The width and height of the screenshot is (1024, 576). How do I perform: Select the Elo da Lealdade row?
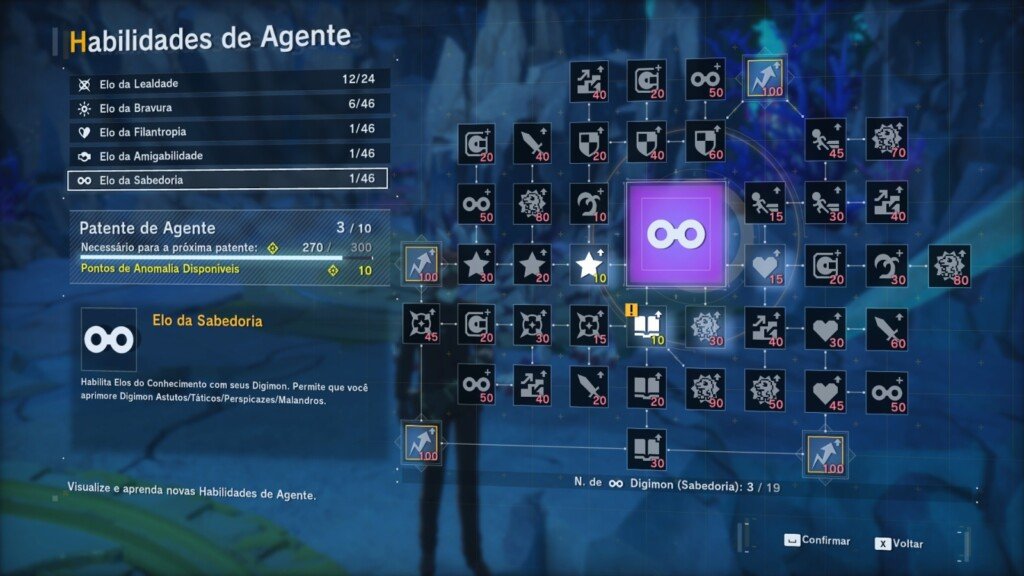[228, 83]
